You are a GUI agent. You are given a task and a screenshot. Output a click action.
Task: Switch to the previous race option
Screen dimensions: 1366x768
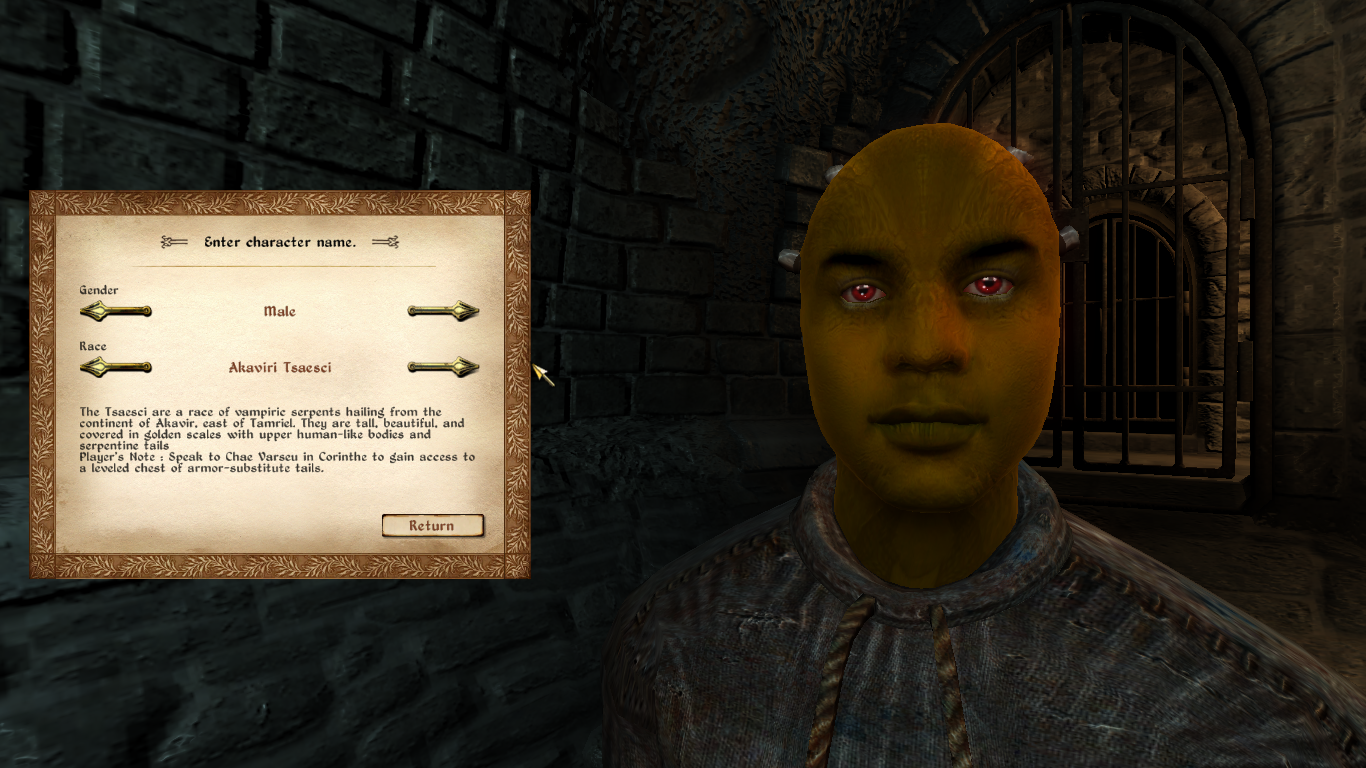(x=116, y=367)
